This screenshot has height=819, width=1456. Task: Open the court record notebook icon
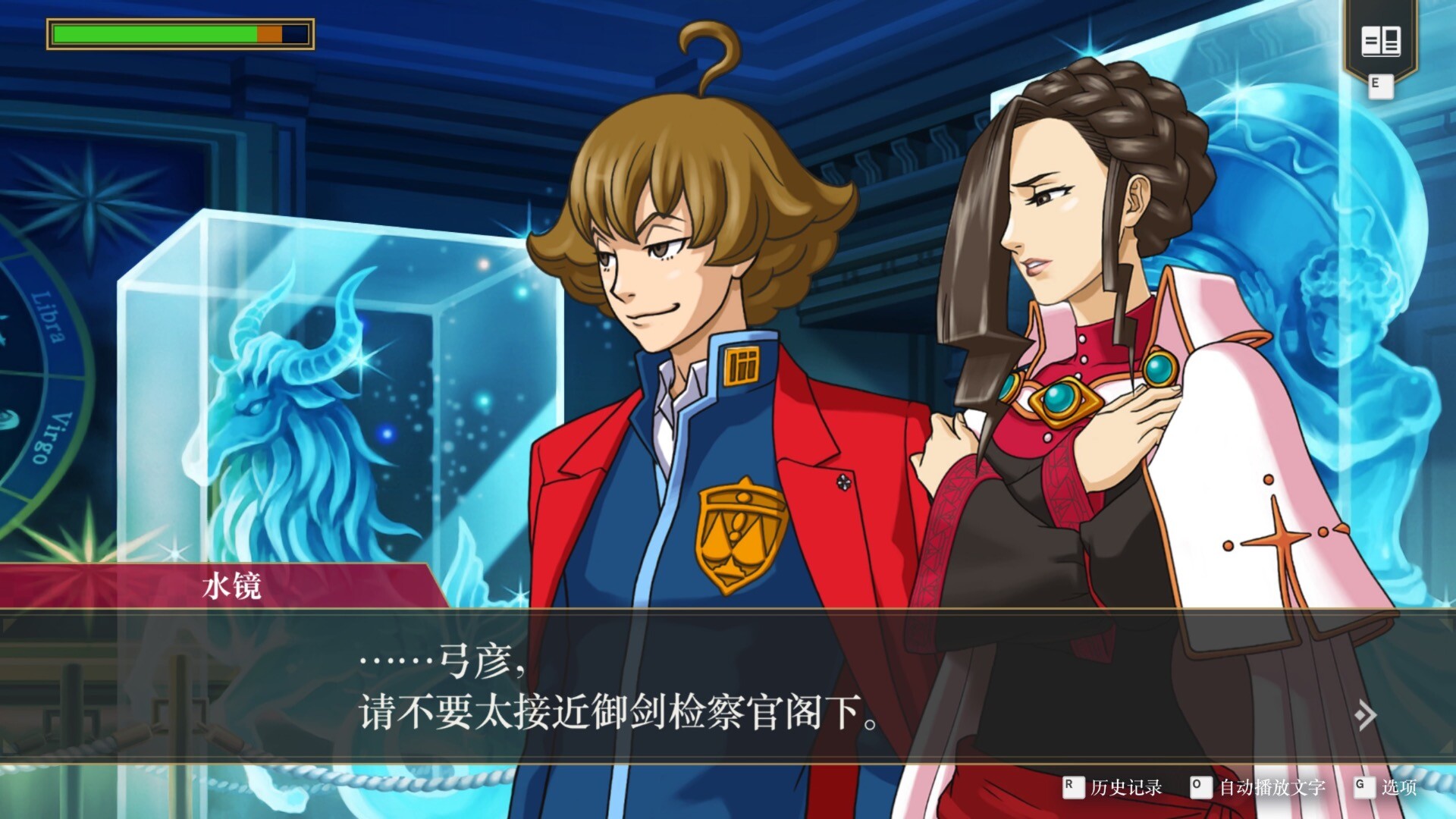(x=1380, y=41)
